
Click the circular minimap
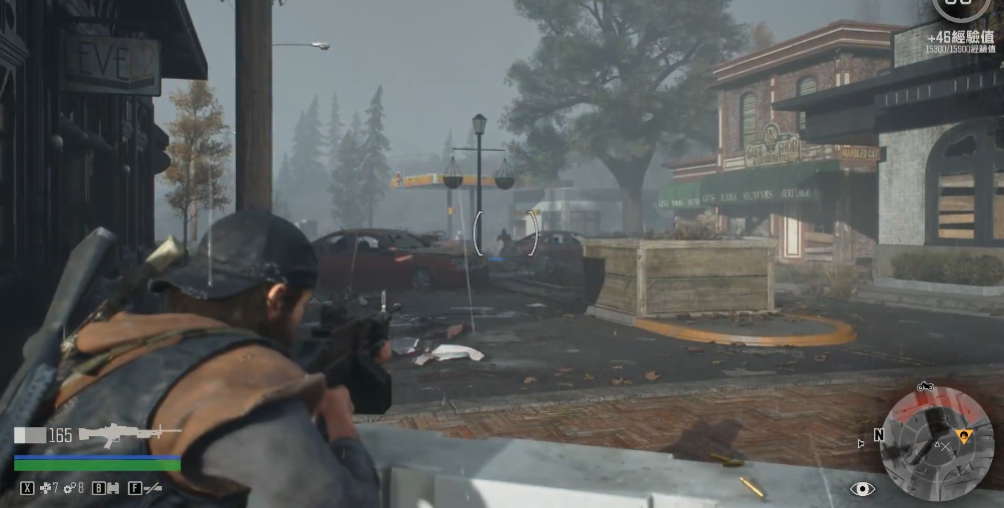(936, 443)
